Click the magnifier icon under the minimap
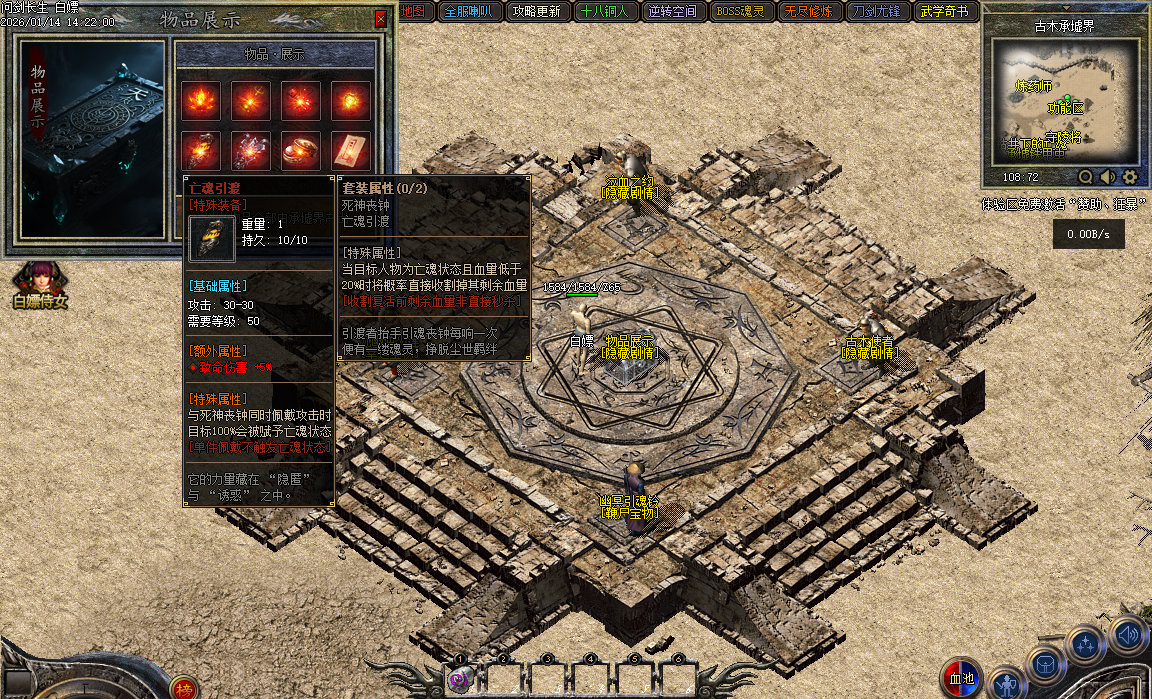This screenshot has width=1152, height=699. coord(1085,177)
